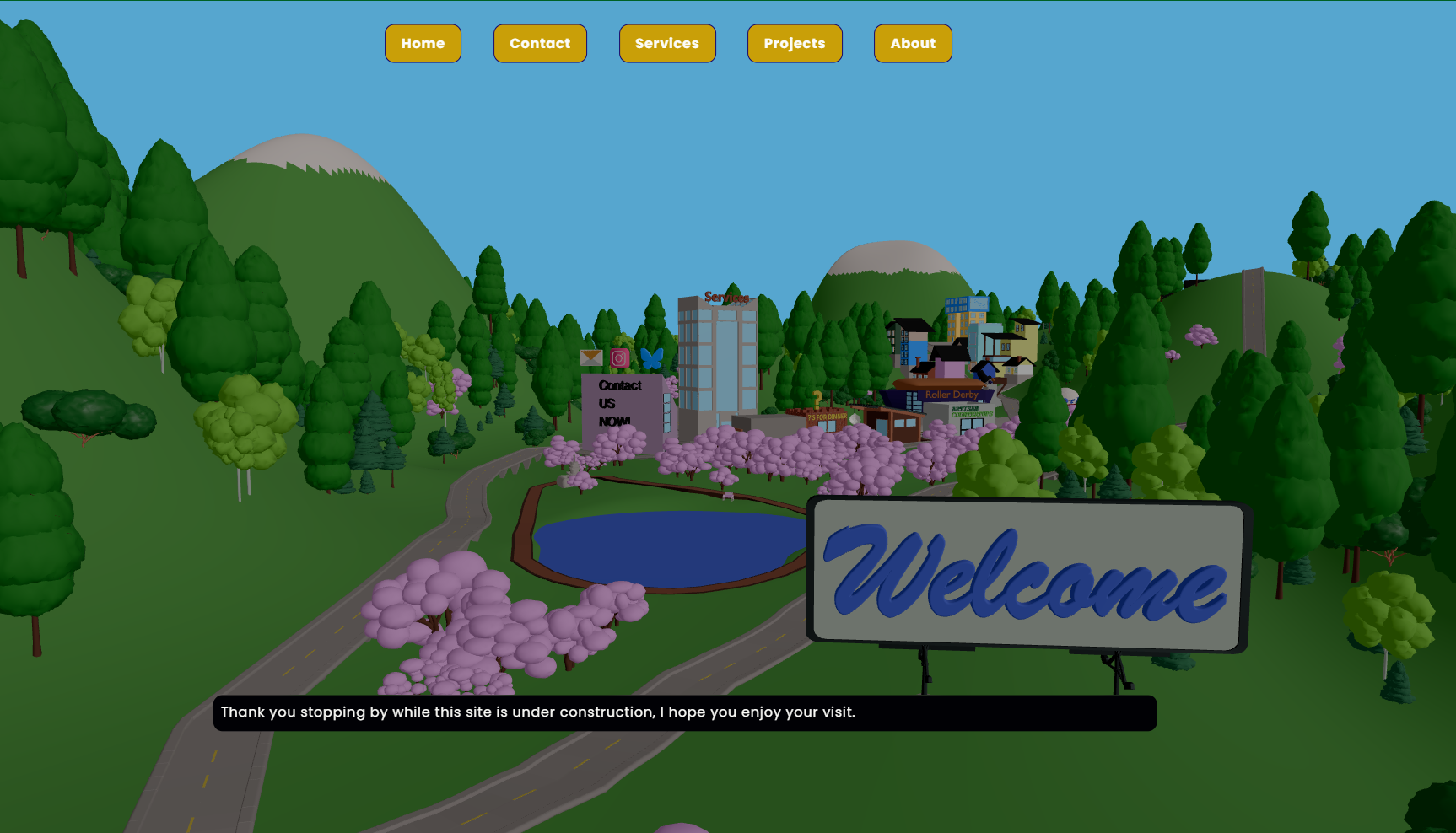The height and width of the screenshot is (833, 1456).
Task: Open the Home navigation button
Action: coord(423,43)
